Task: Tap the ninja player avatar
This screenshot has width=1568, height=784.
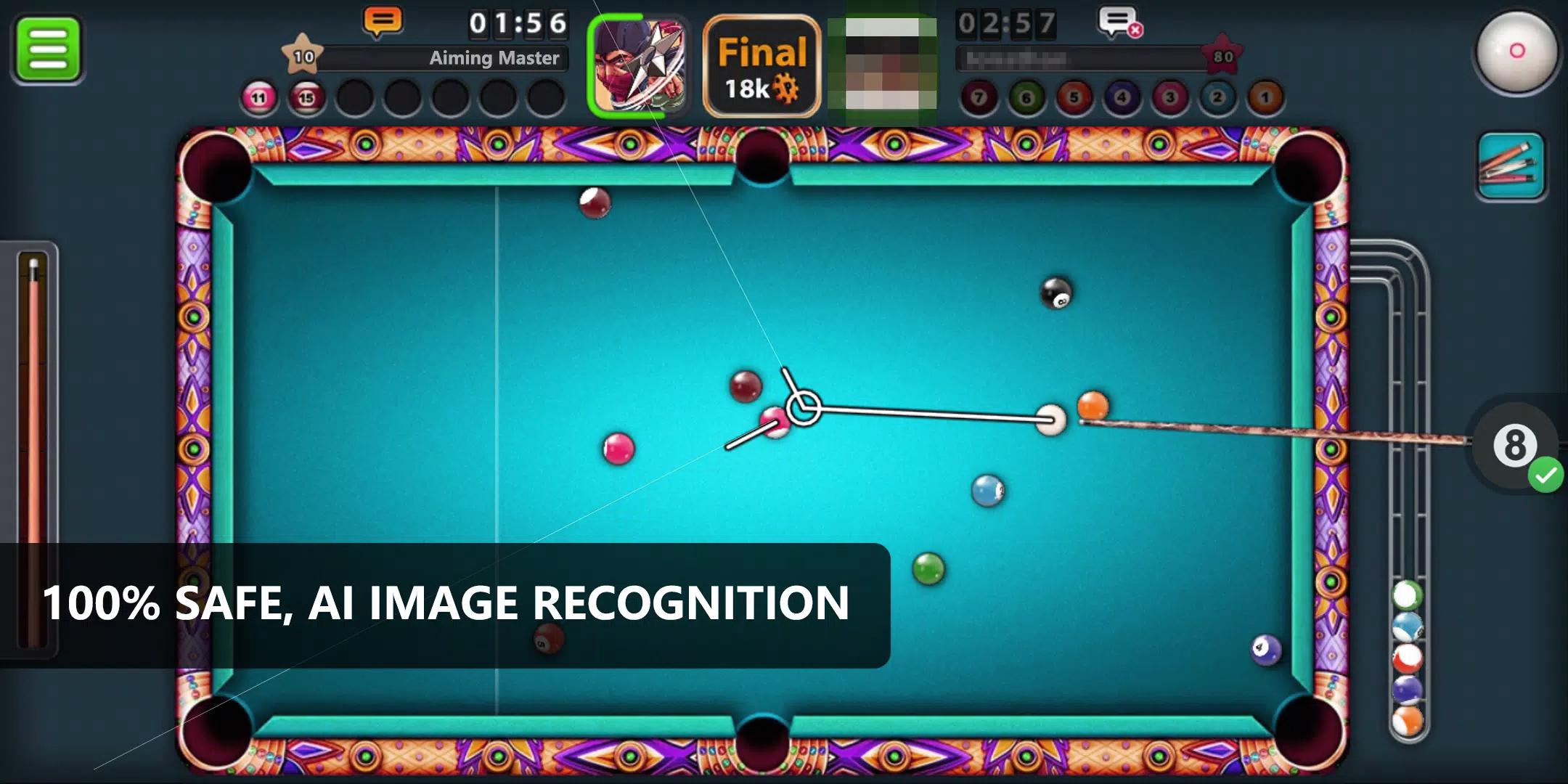Action: pyautogui.click(x=639, y=64)
